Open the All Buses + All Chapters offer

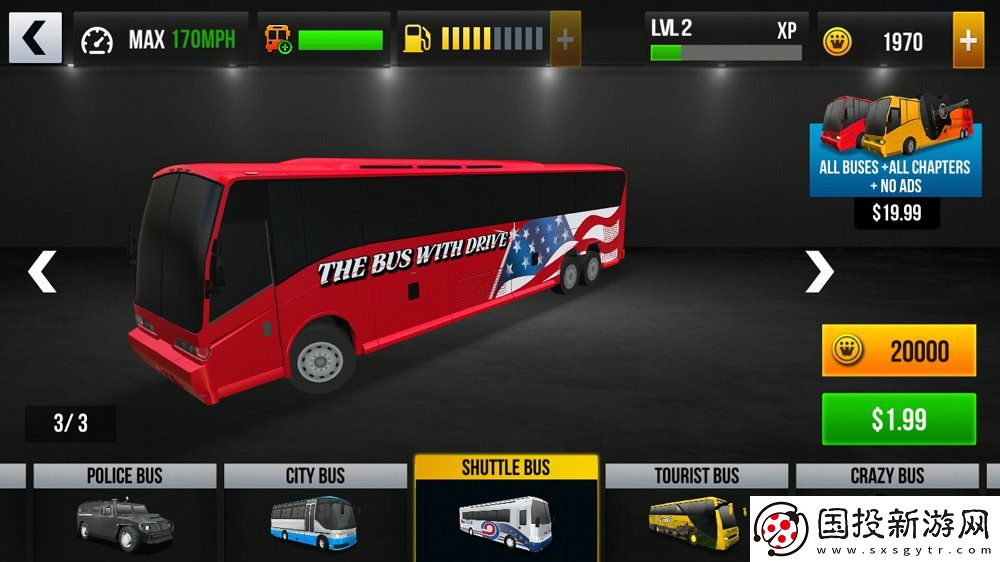[895, 146]
